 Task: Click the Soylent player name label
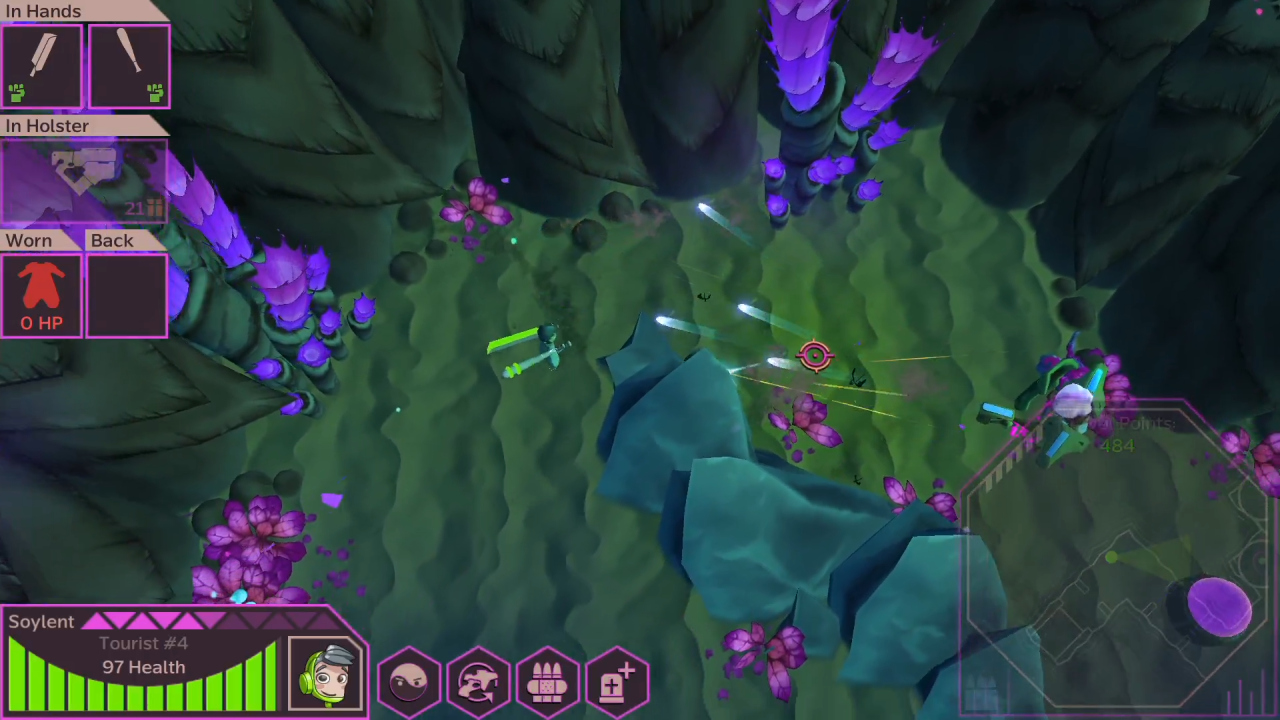tap(41, 621)
